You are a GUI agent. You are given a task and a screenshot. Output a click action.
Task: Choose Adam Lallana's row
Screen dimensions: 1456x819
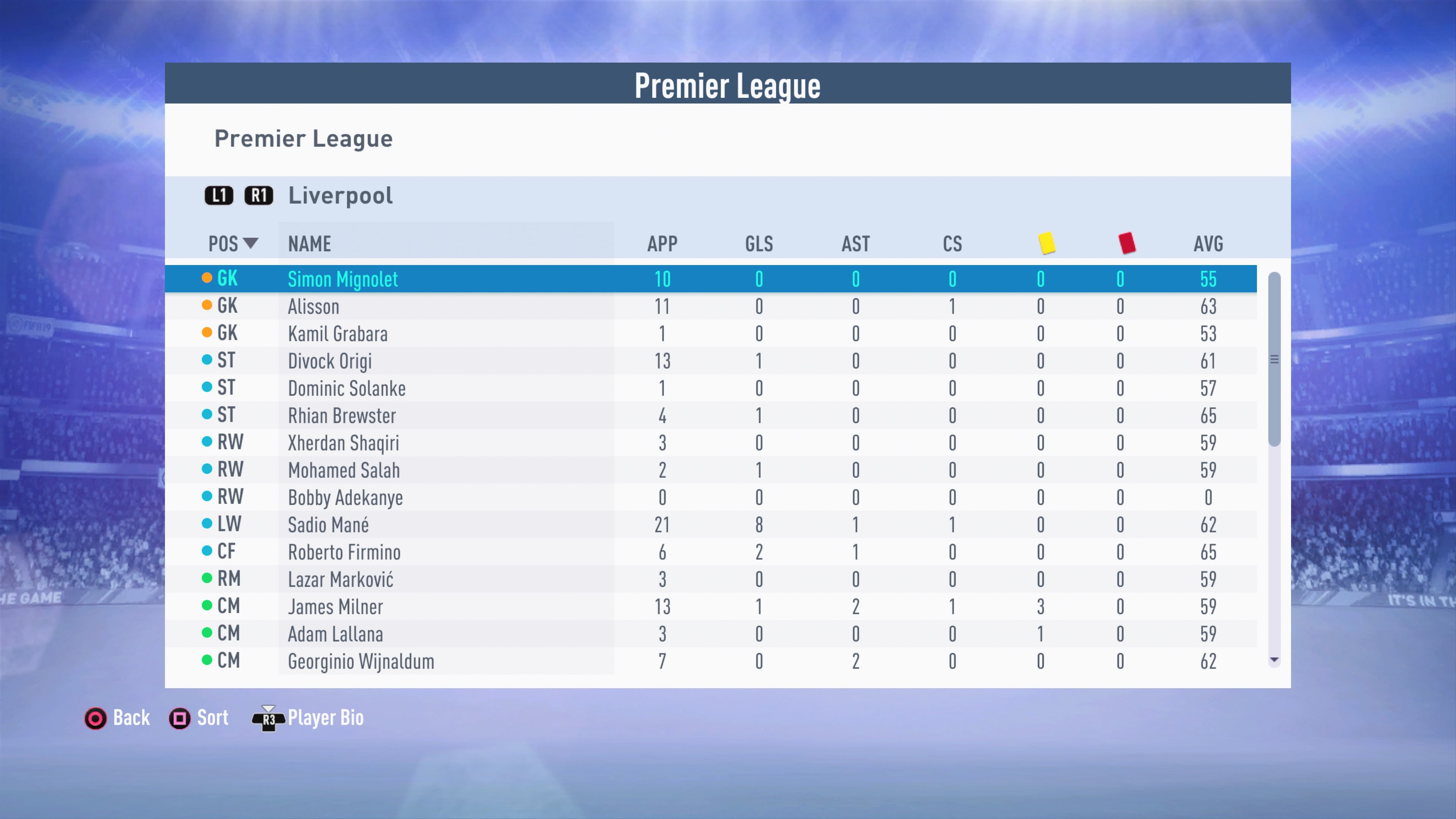(x=335, y=634)
